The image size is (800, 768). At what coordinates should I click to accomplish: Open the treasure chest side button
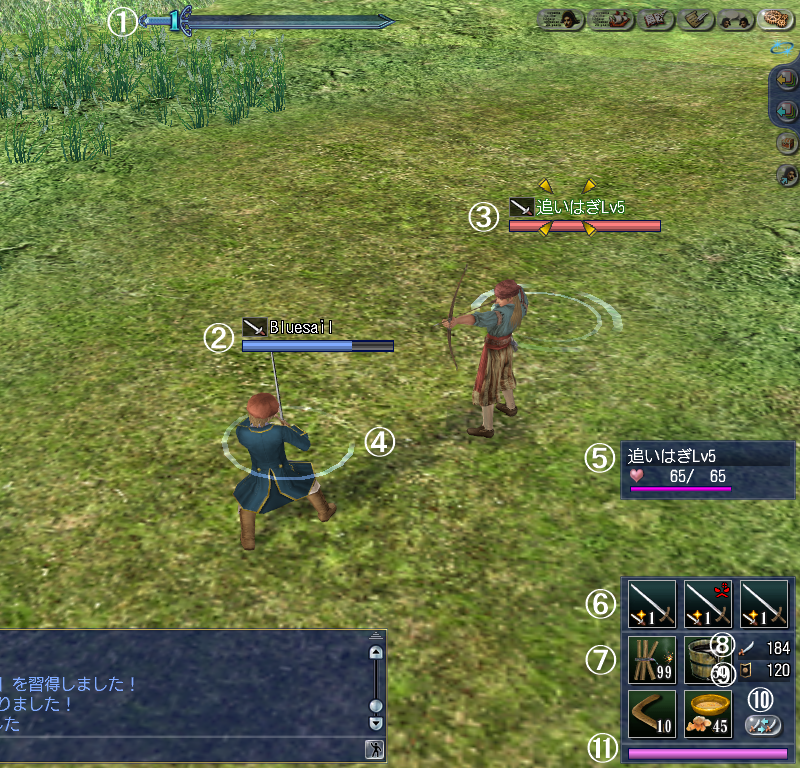[x=787, y=143]
